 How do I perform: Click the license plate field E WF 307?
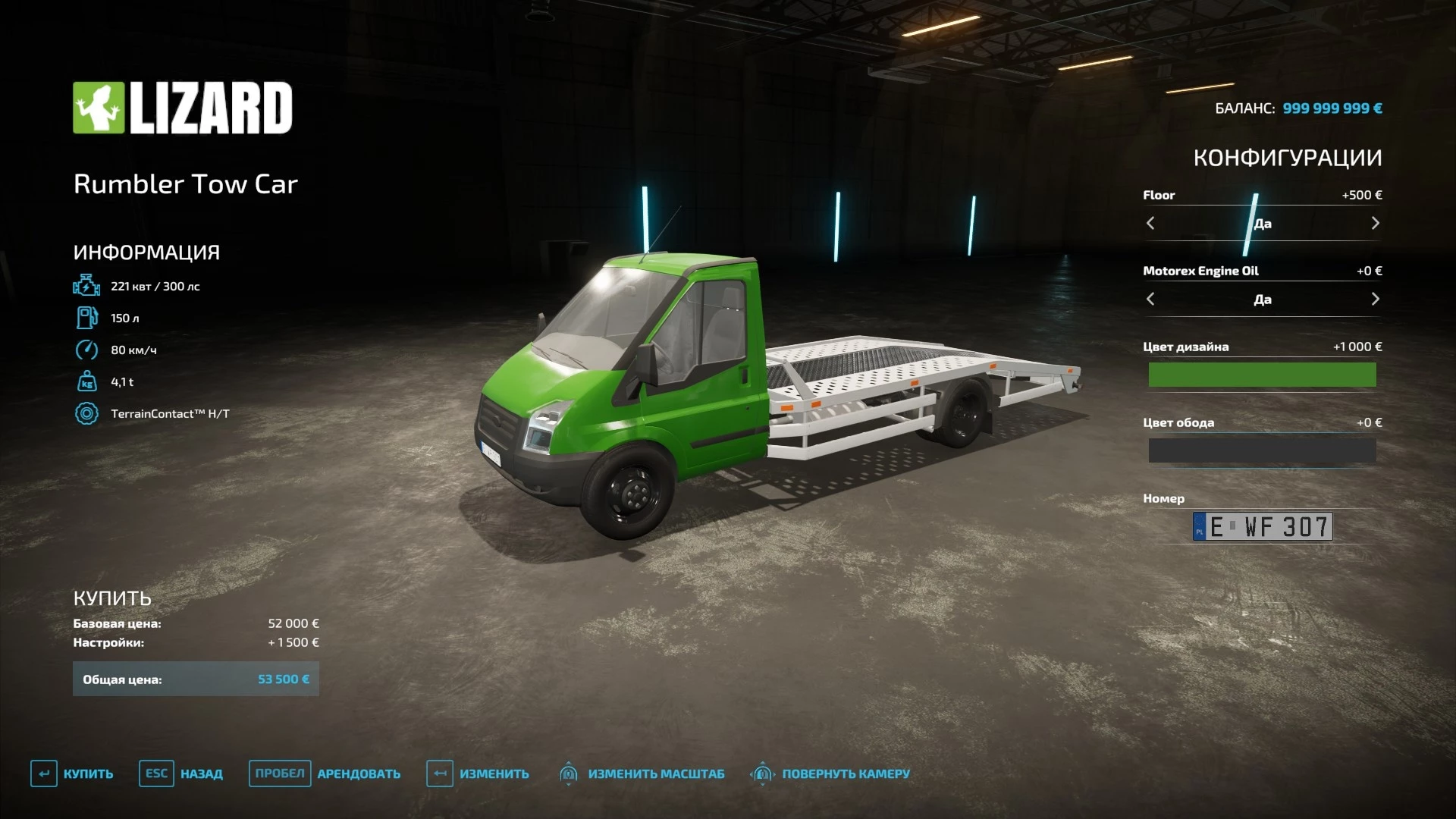tap(1262, 526)
